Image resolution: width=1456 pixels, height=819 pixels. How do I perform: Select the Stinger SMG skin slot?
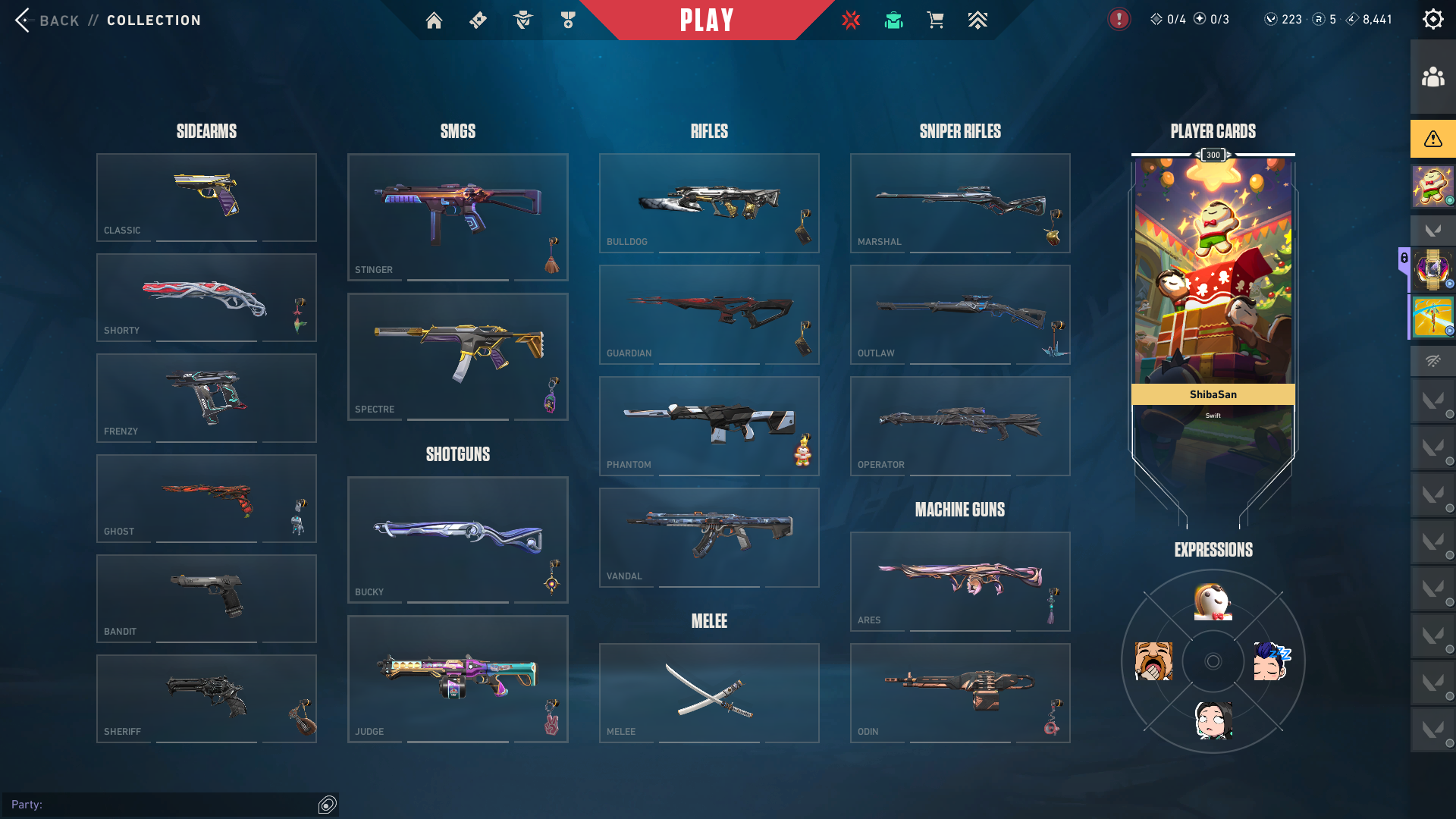pos(457,217)
